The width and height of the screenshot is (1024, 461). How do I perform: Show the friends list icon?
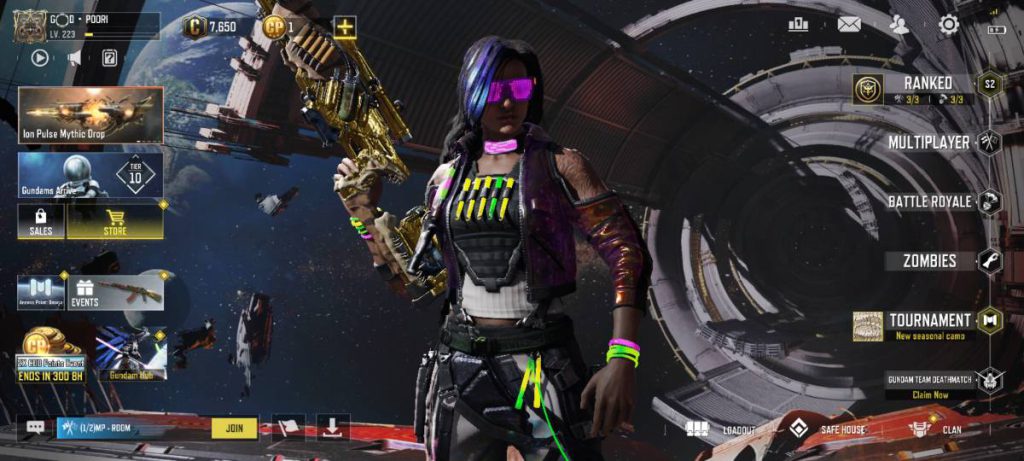coord(899,25)
